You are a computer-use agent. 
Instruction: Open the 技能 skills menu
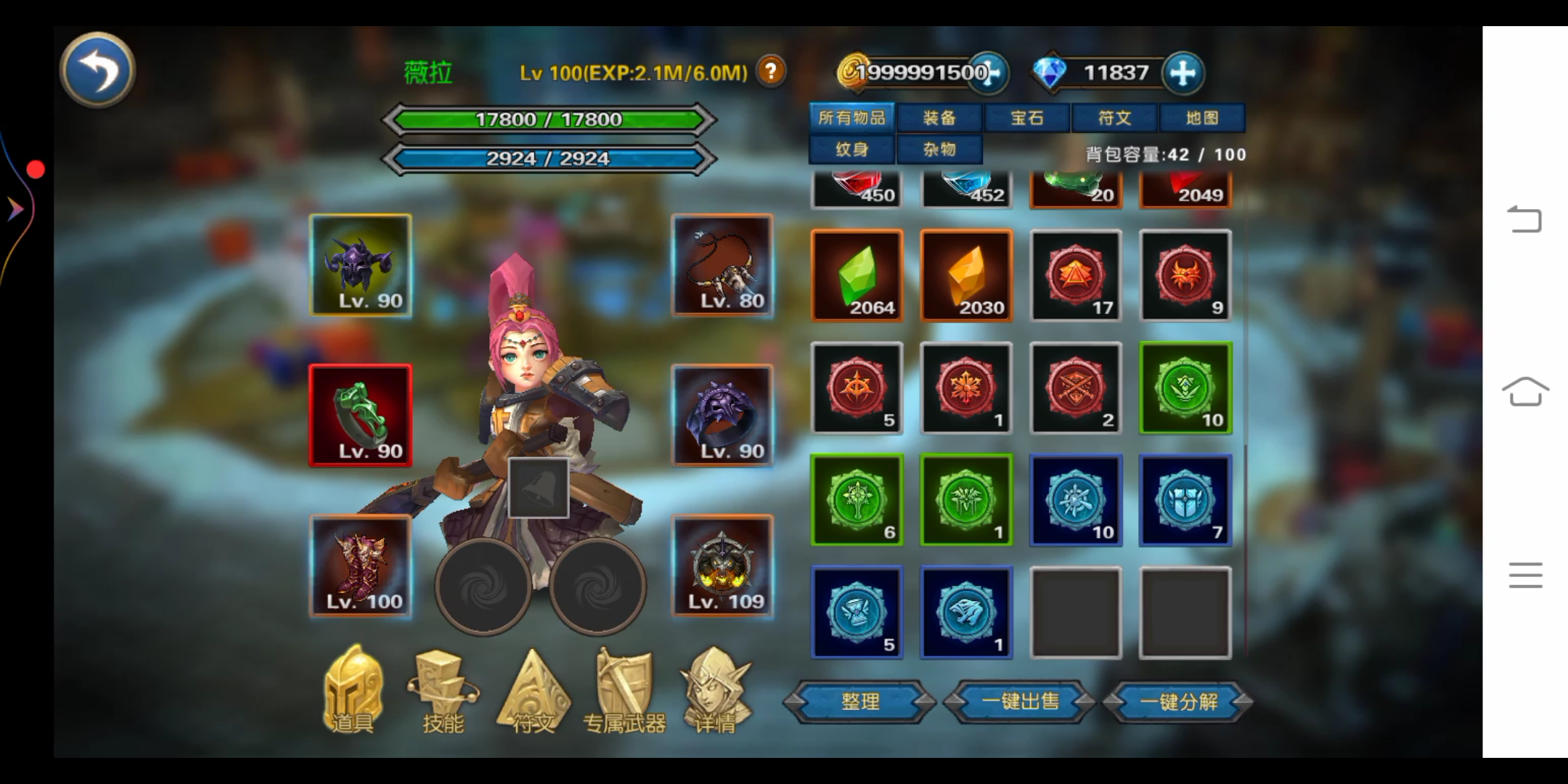pos(443,691)
